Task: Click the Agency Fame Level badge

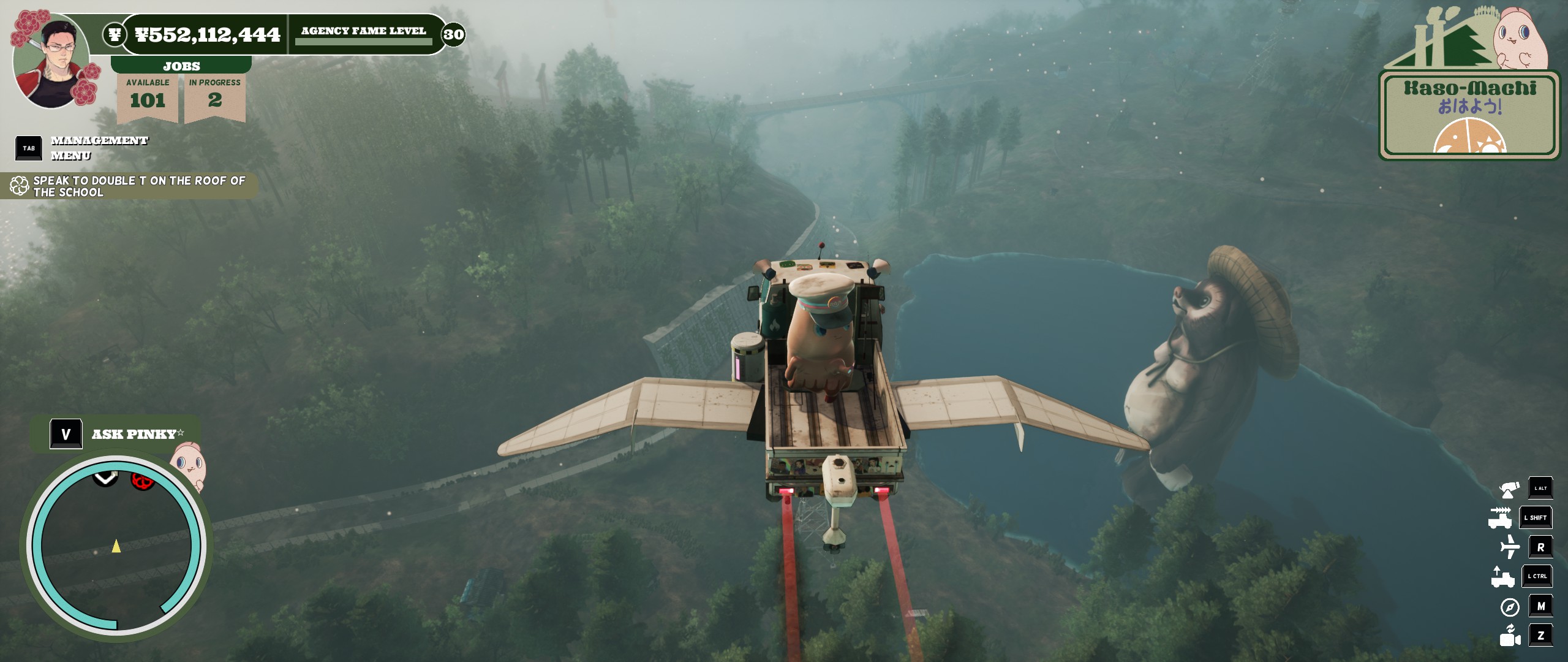Action: click(x=453, y=34)
